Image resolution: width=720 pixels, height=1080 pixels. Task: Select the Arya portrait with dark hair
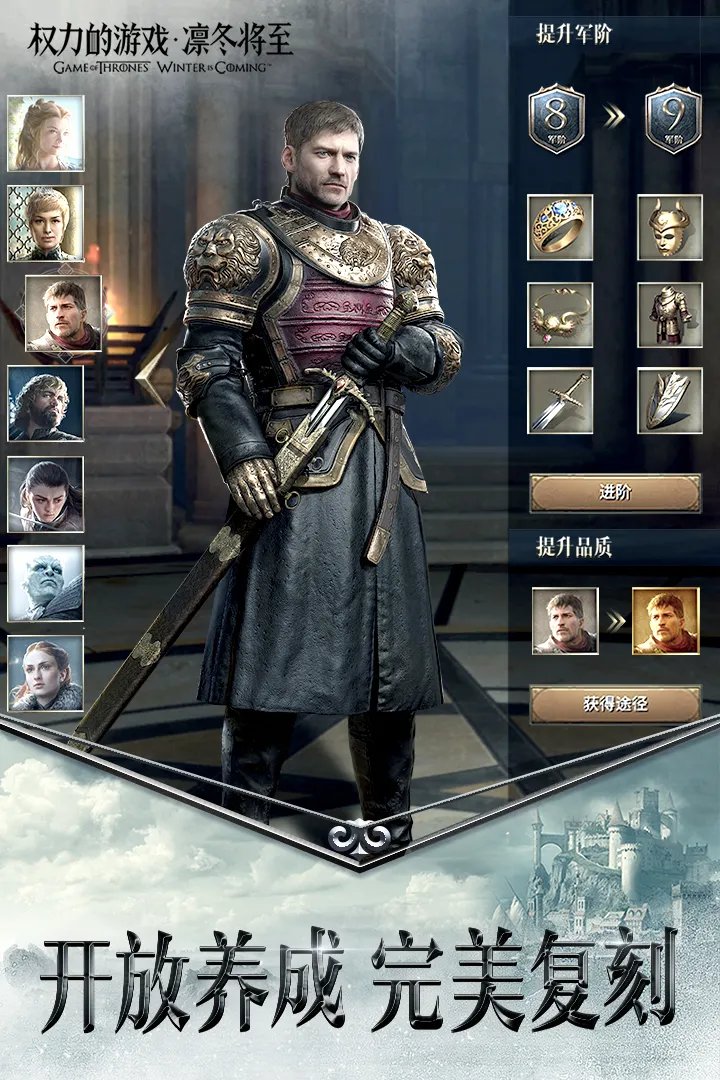(x=46, y=494)
